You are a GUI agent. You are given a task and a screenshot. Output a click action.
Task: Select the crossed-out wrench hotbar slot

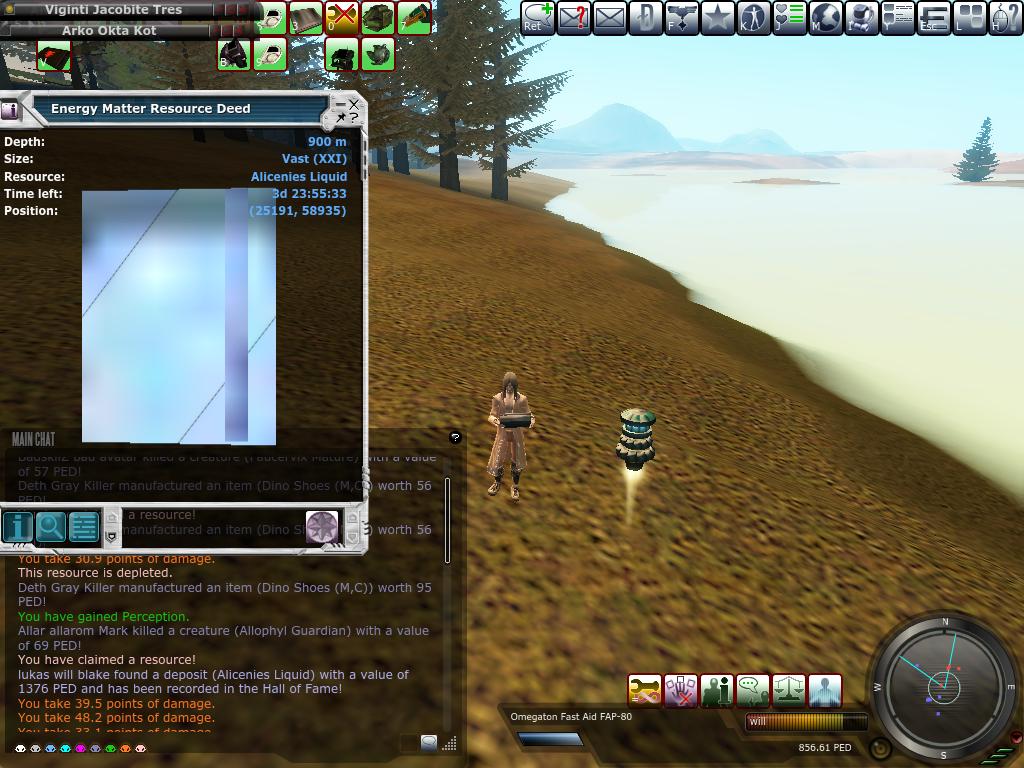tap(342, 18)
